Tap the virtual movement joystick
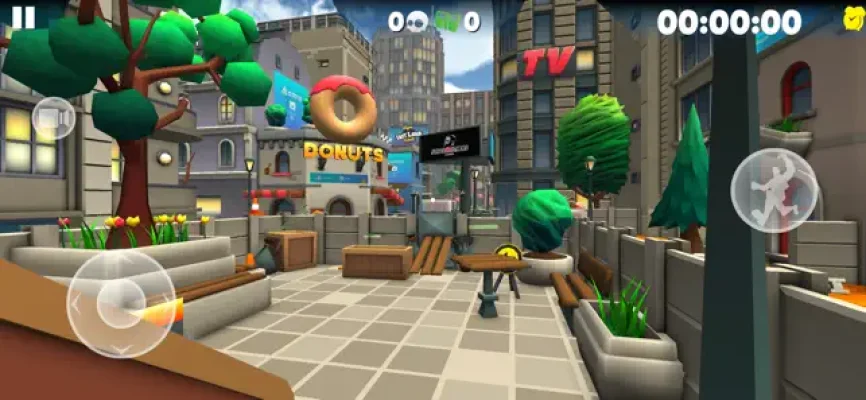Screen dimensions: 866x400 point(121,303)
